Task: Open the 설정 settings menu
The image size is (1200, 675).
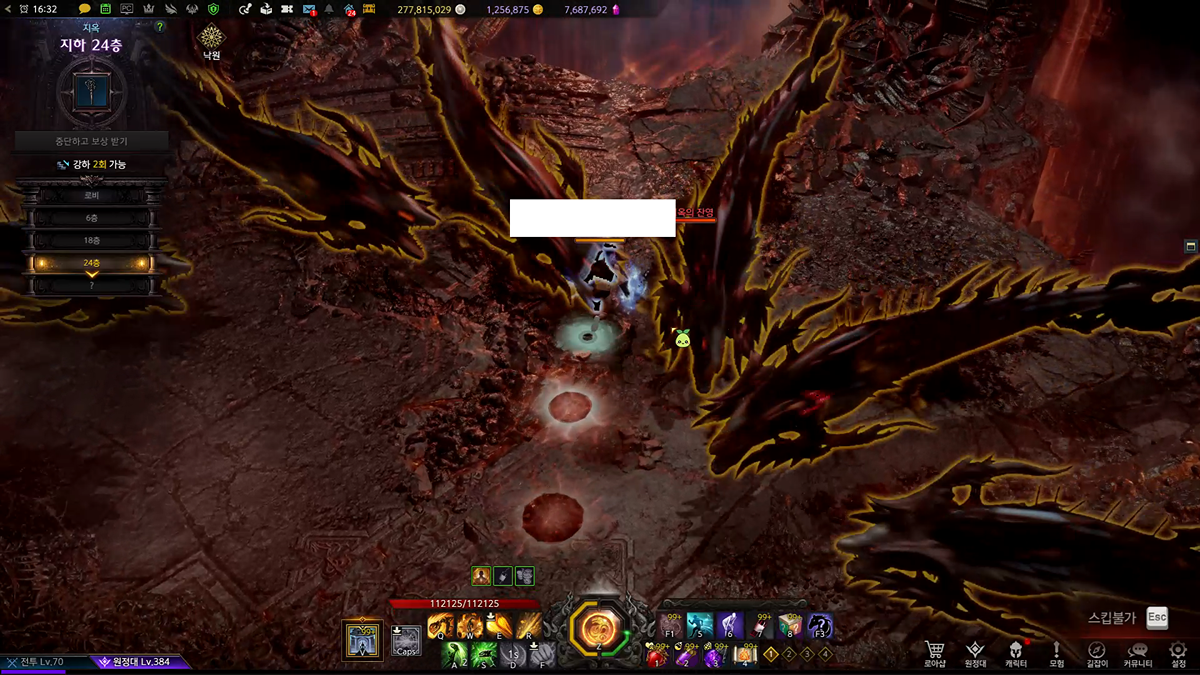Action: (1178, 652)
